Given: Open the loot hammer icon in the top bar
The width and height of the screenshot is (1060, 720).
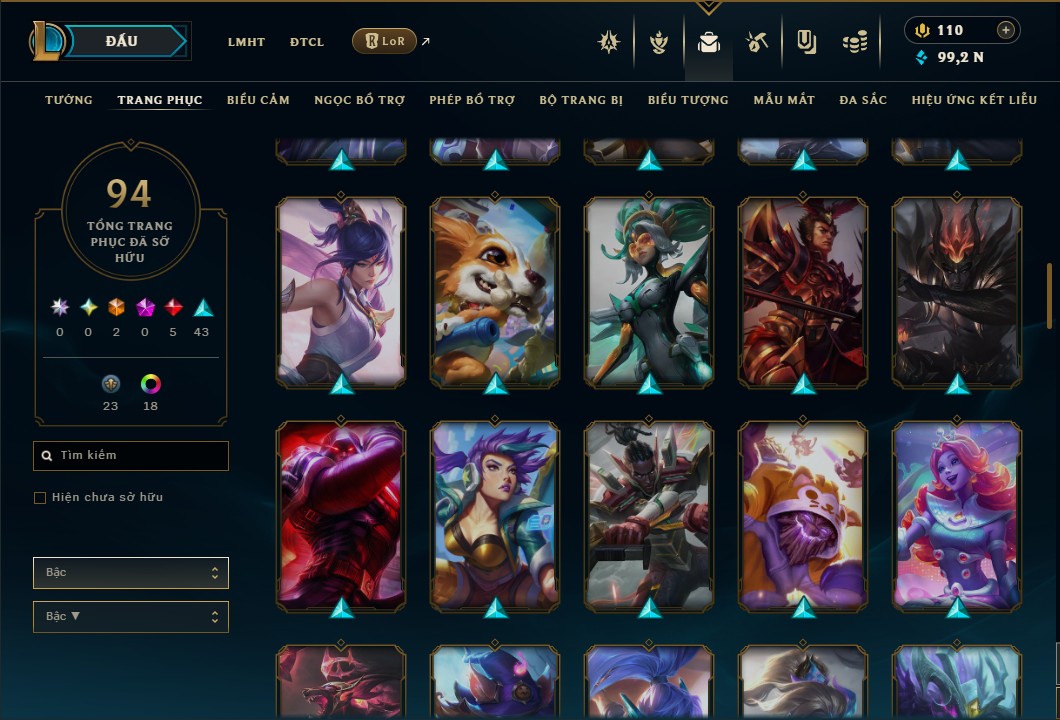Looking at the screenshot, I should click(x=757, y=42).
